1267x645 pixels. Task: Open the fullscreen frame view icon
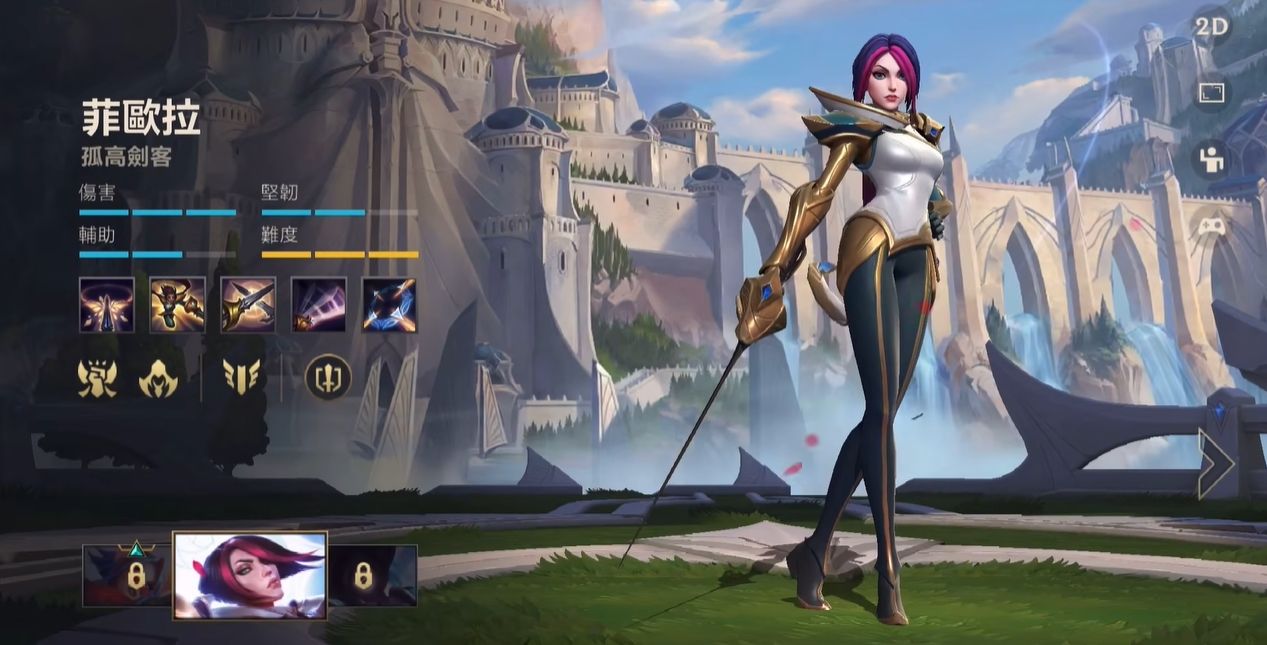coord(1211,93)
